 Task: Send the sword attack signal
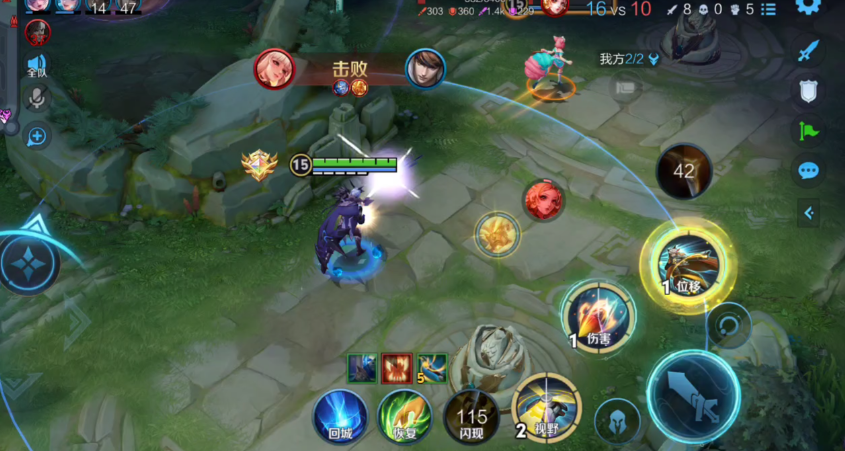(x=809, y=51)
